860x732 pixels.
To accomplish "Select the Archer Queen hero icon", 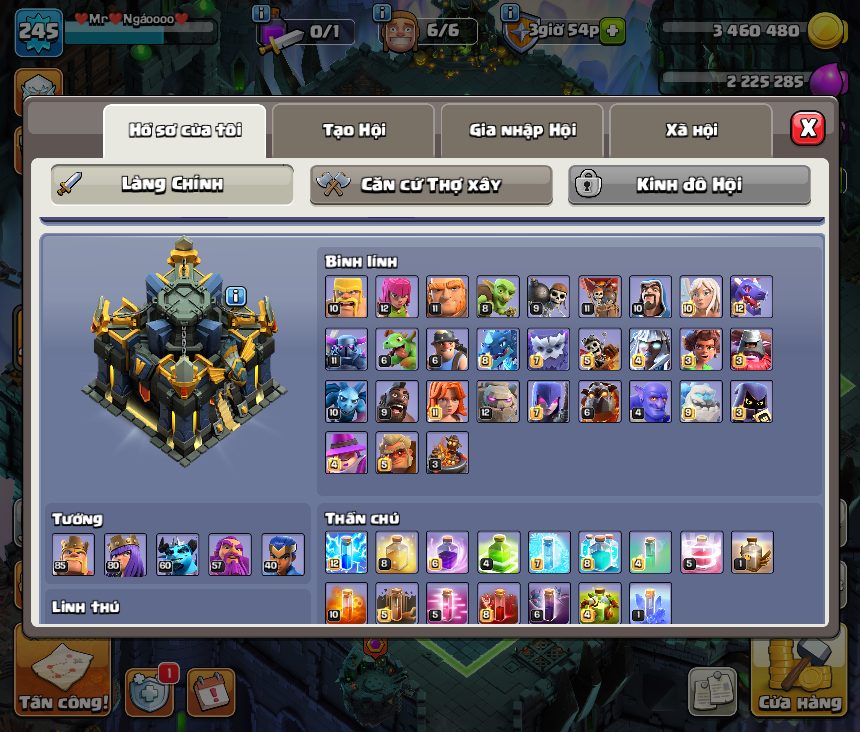I will coord(126,554).
